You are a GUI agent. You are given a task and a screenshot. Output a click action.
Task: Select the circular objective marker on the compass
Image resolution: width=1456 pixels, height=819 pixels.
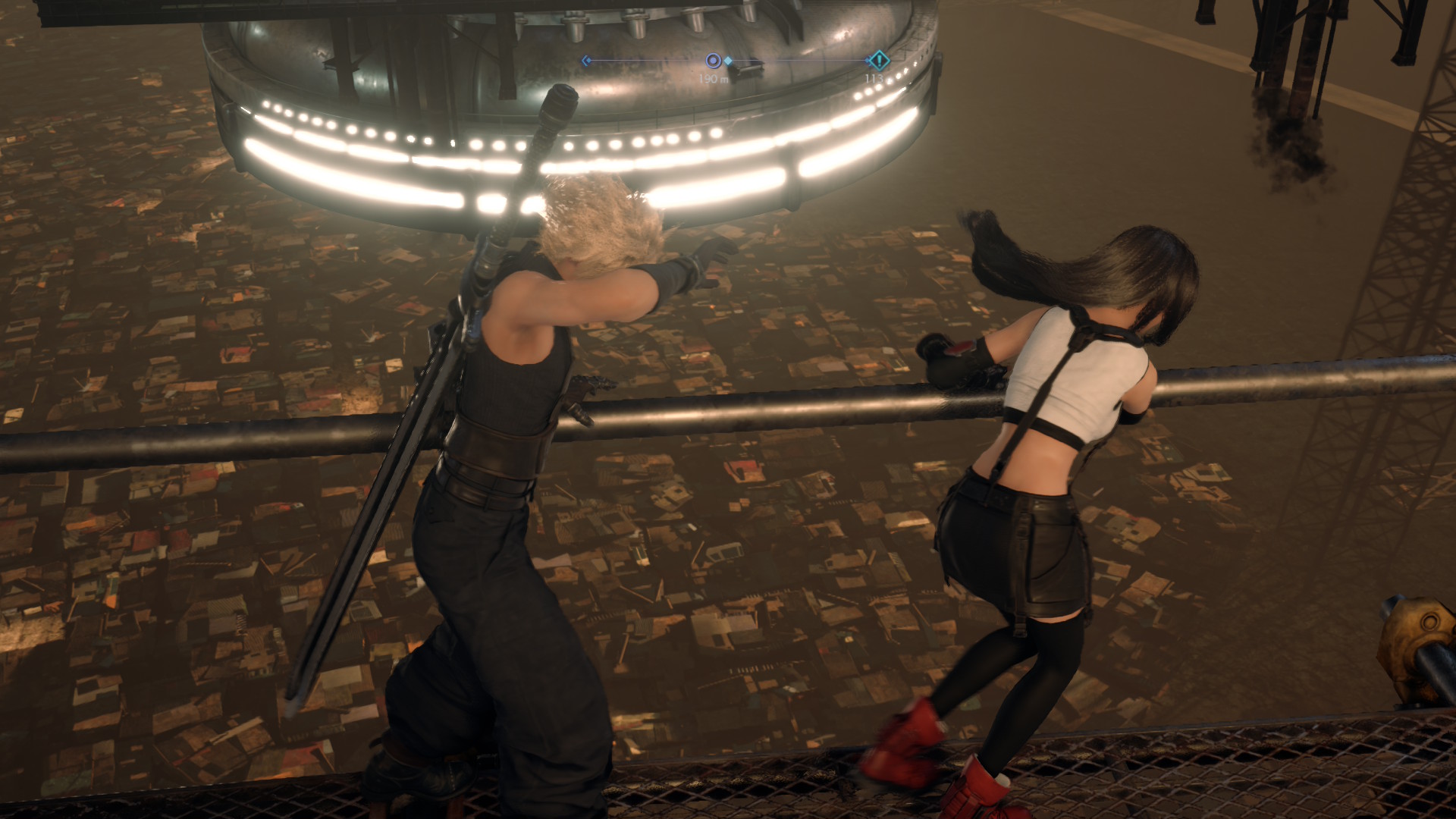(713, 61)
